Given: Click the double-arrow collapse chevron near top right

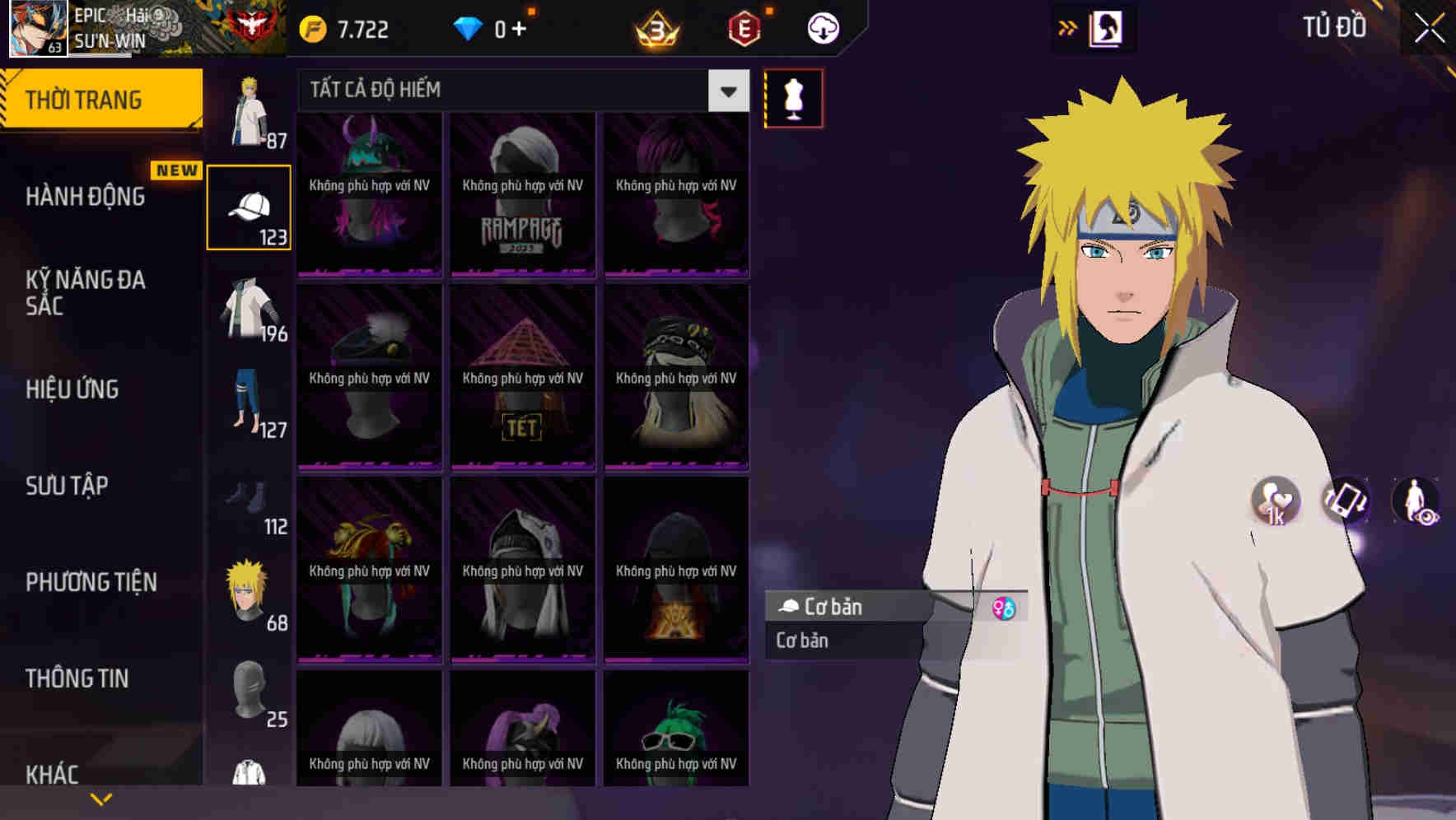Looking at the screenshot, I should point(1067,27).
